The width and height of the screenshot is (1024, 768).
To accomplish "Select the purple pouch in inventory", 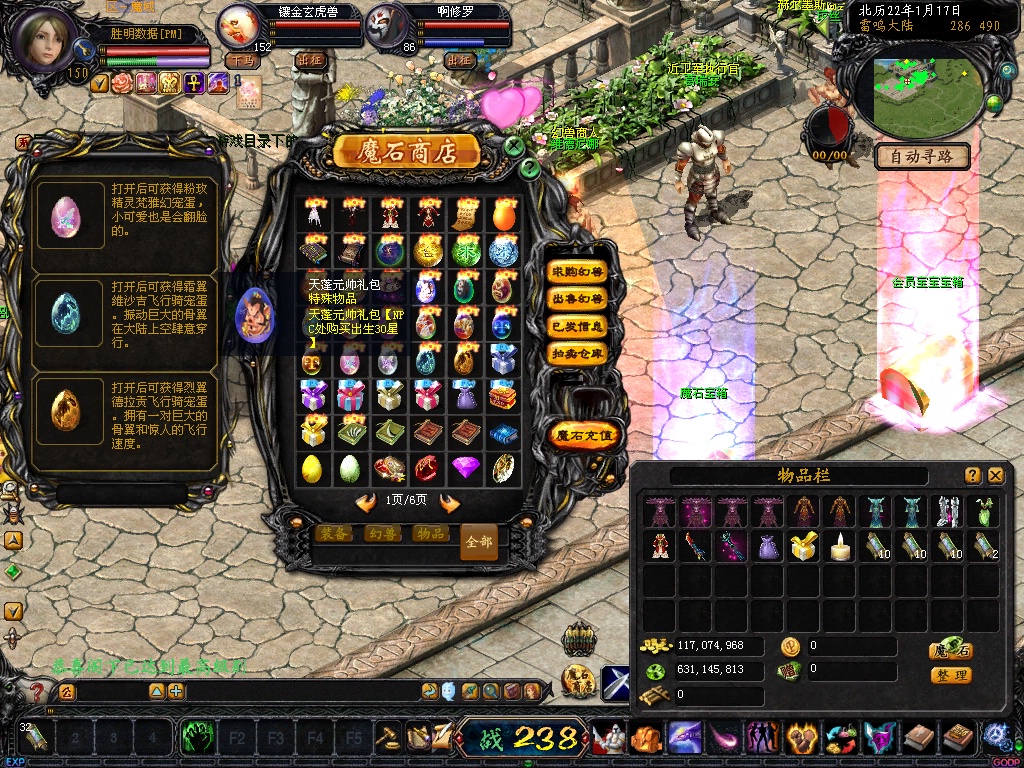I will pyautogui.click(x=768, y=546).
